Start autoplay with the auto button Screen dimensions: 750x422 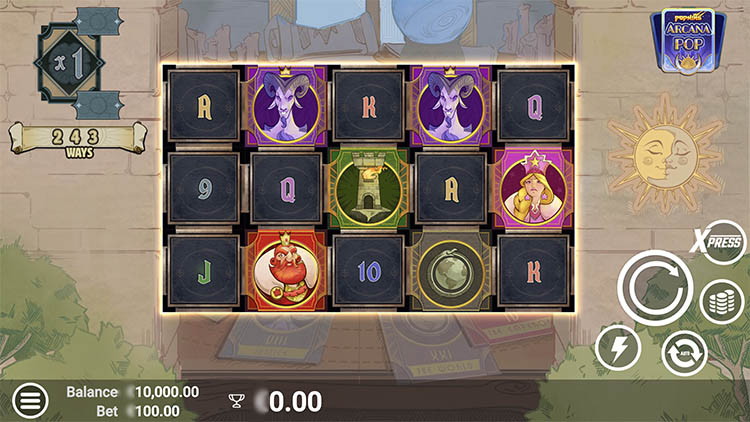[684, 352]
